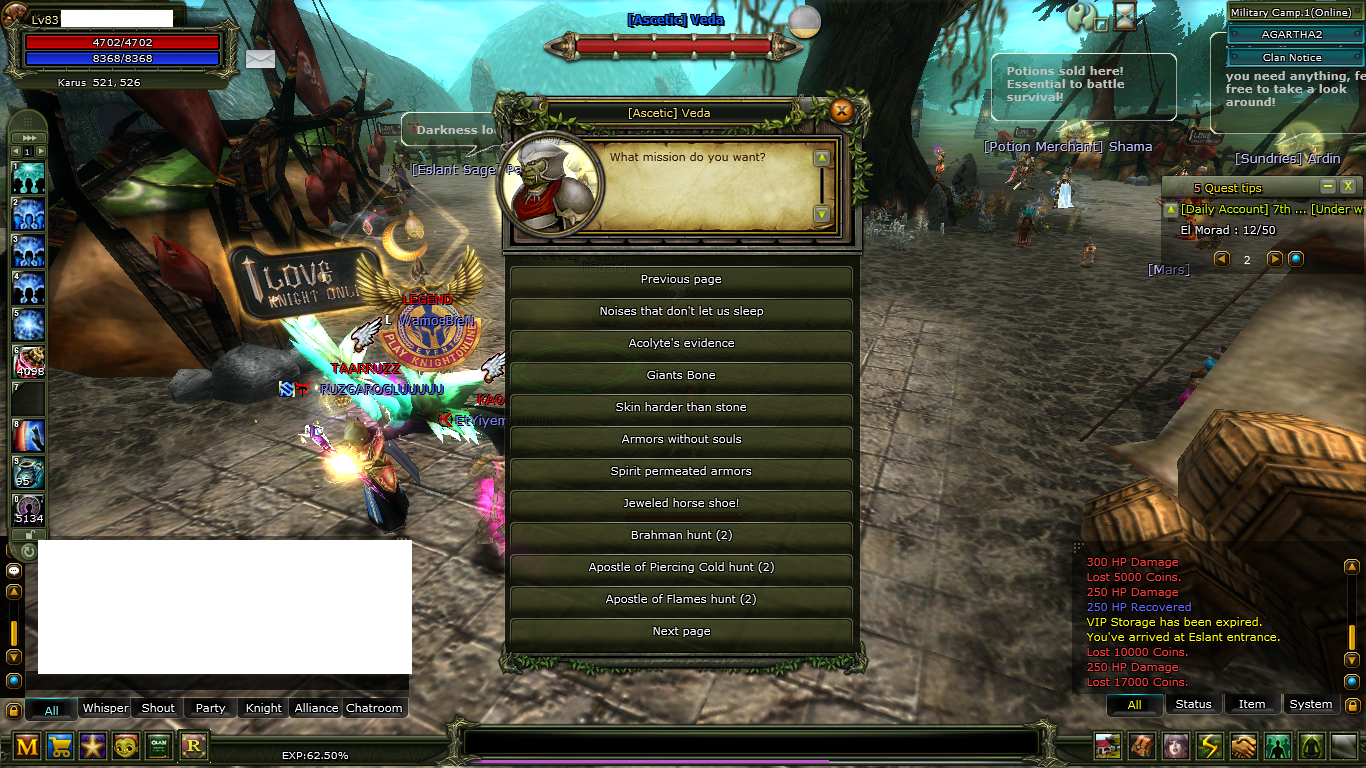Switch to the Status message tab
Viewport: 1366px width, 768px height.
[x=1193, y=704]
